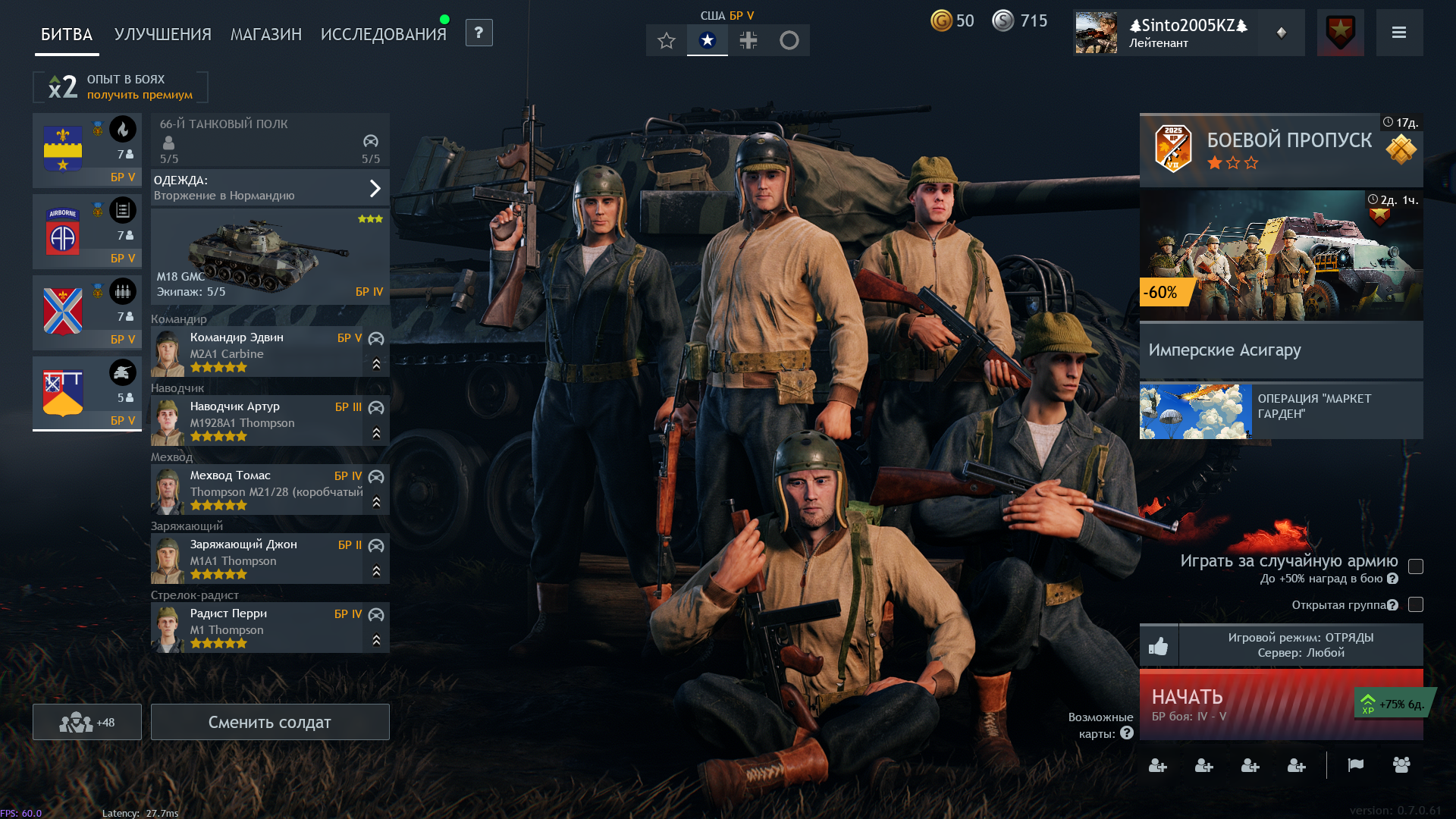Open the Боевой пропуск banner
Screen dimensions: 1456x819
point(1281,149)
